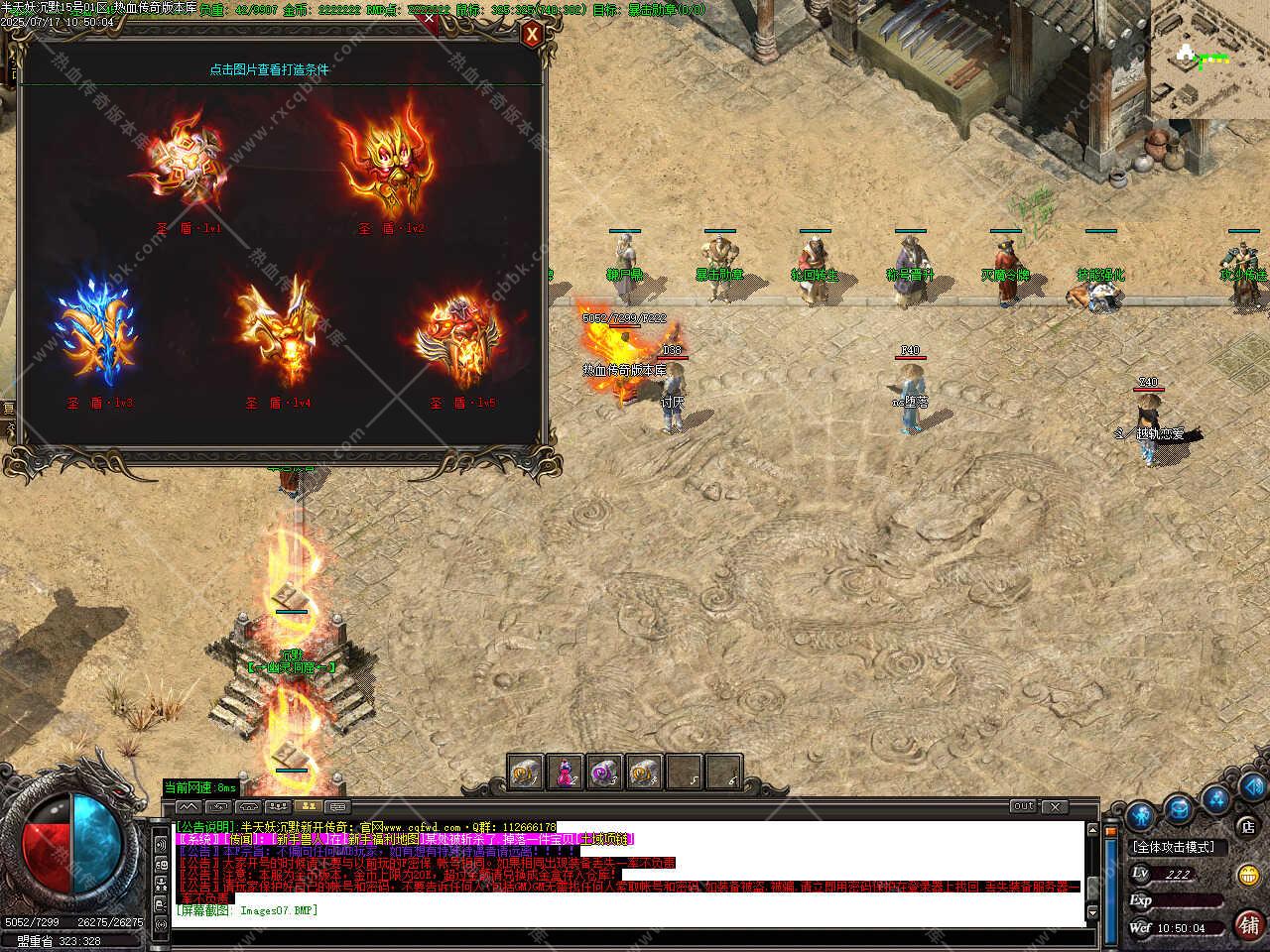This screenshot has height=952, width=1270.
Task: Toggle sound with the speaker orb
Action: [x=1252, y=786]
